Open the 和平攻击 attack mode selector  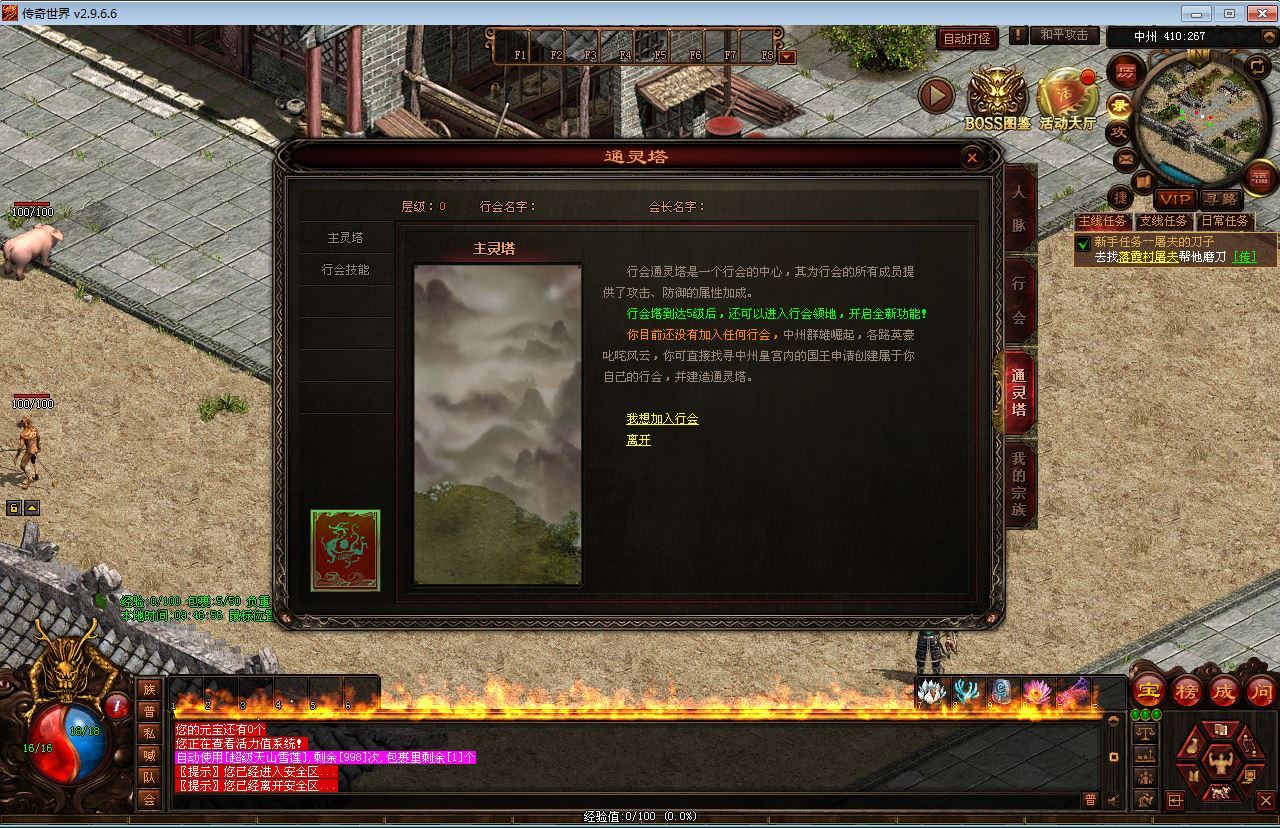coord(1063,35)
